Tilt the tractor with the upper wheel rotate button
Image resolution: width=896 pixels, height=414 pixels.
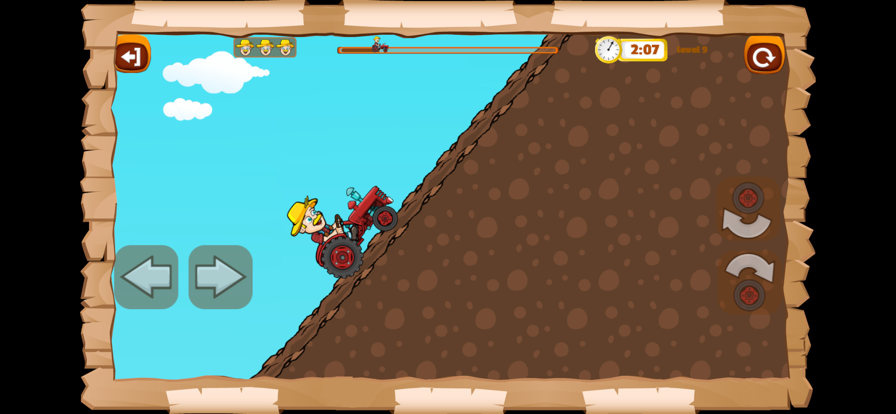pyautogui.click(x=747, y=211)
